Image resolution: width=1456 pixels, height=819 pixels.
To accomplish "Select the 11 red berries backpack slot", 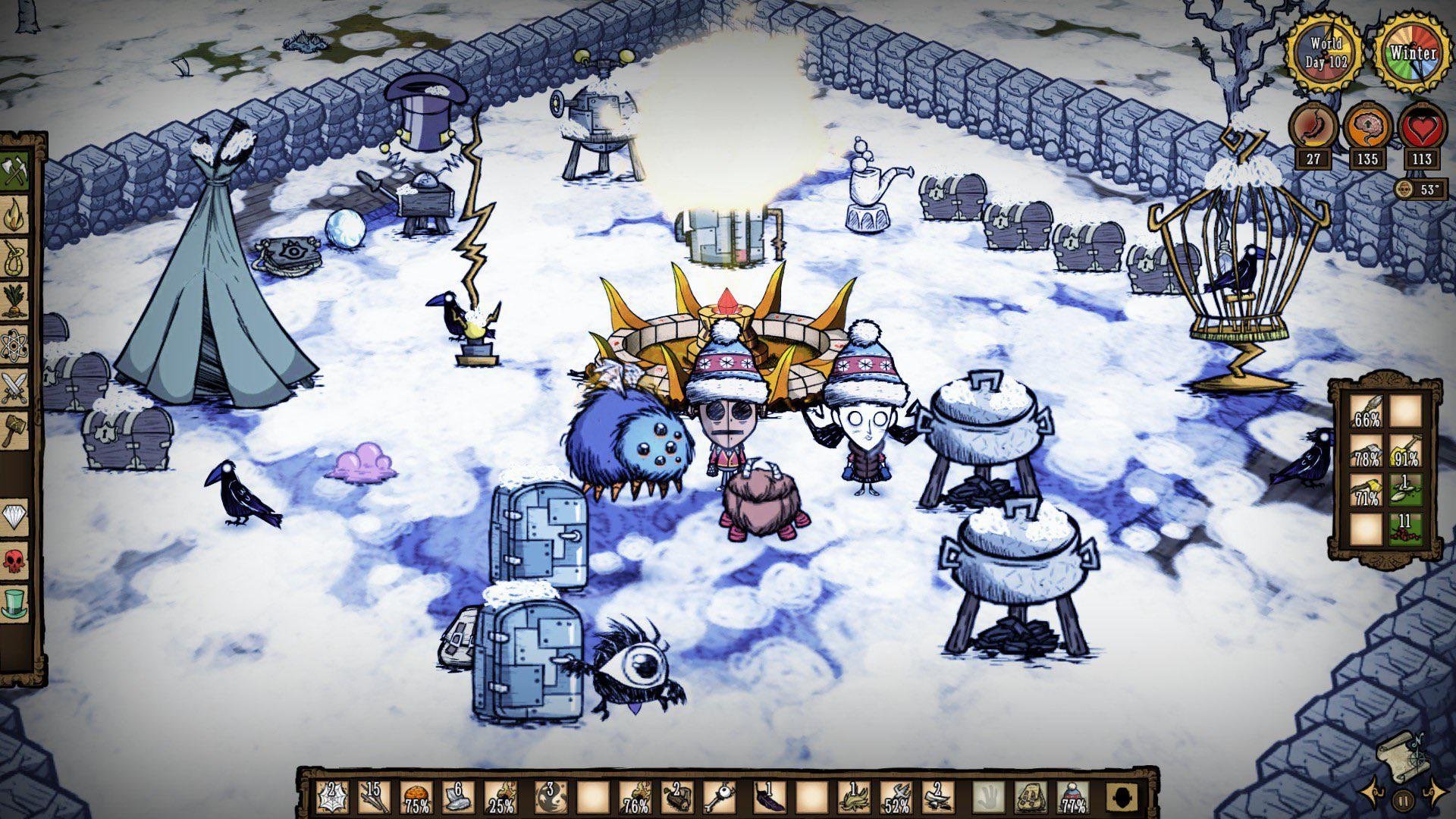I will 1405,529.
